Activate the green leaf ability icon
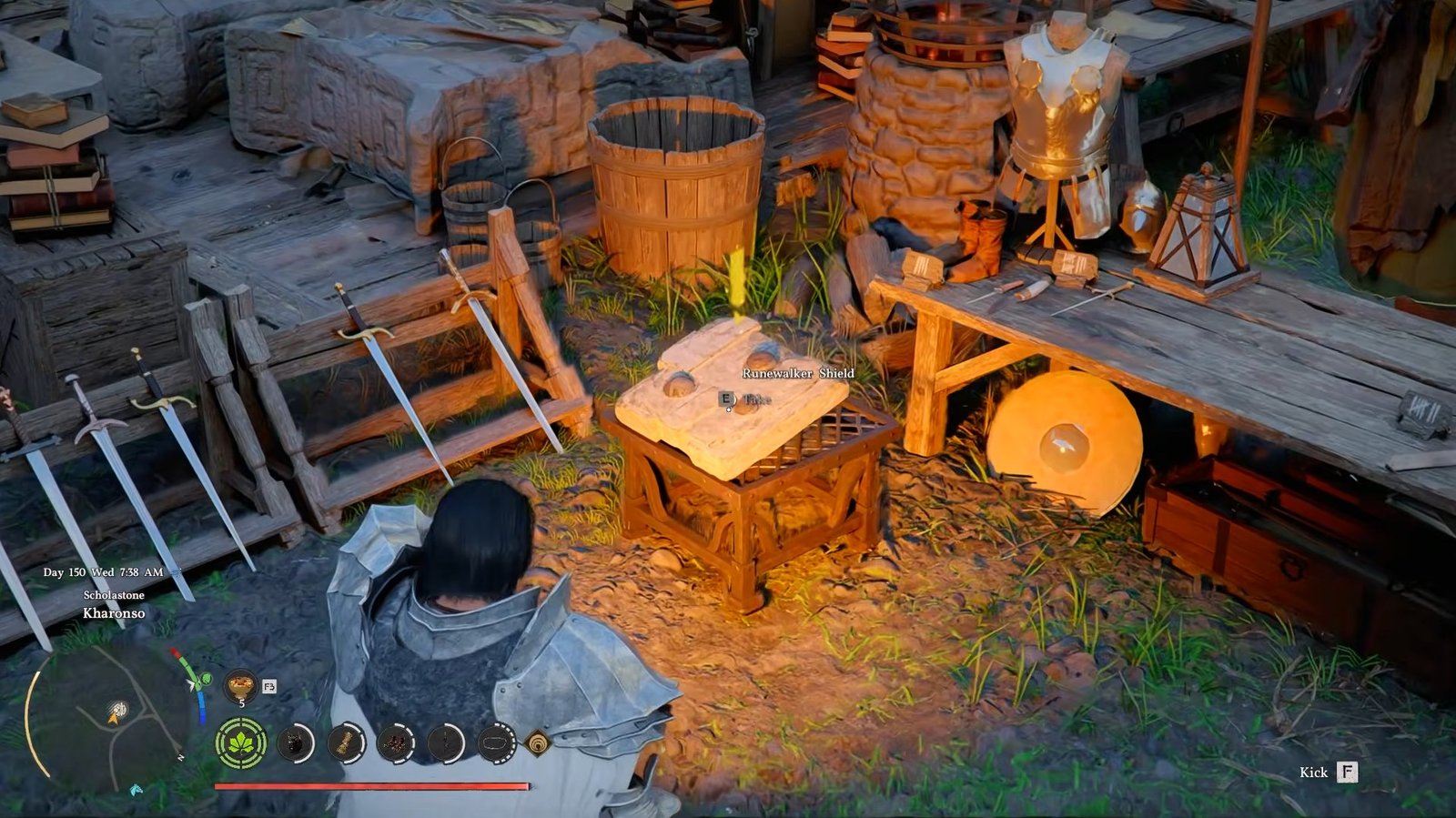Image resolution: width=1456 pixels, height=818 pixels. [x=241, y=744]
